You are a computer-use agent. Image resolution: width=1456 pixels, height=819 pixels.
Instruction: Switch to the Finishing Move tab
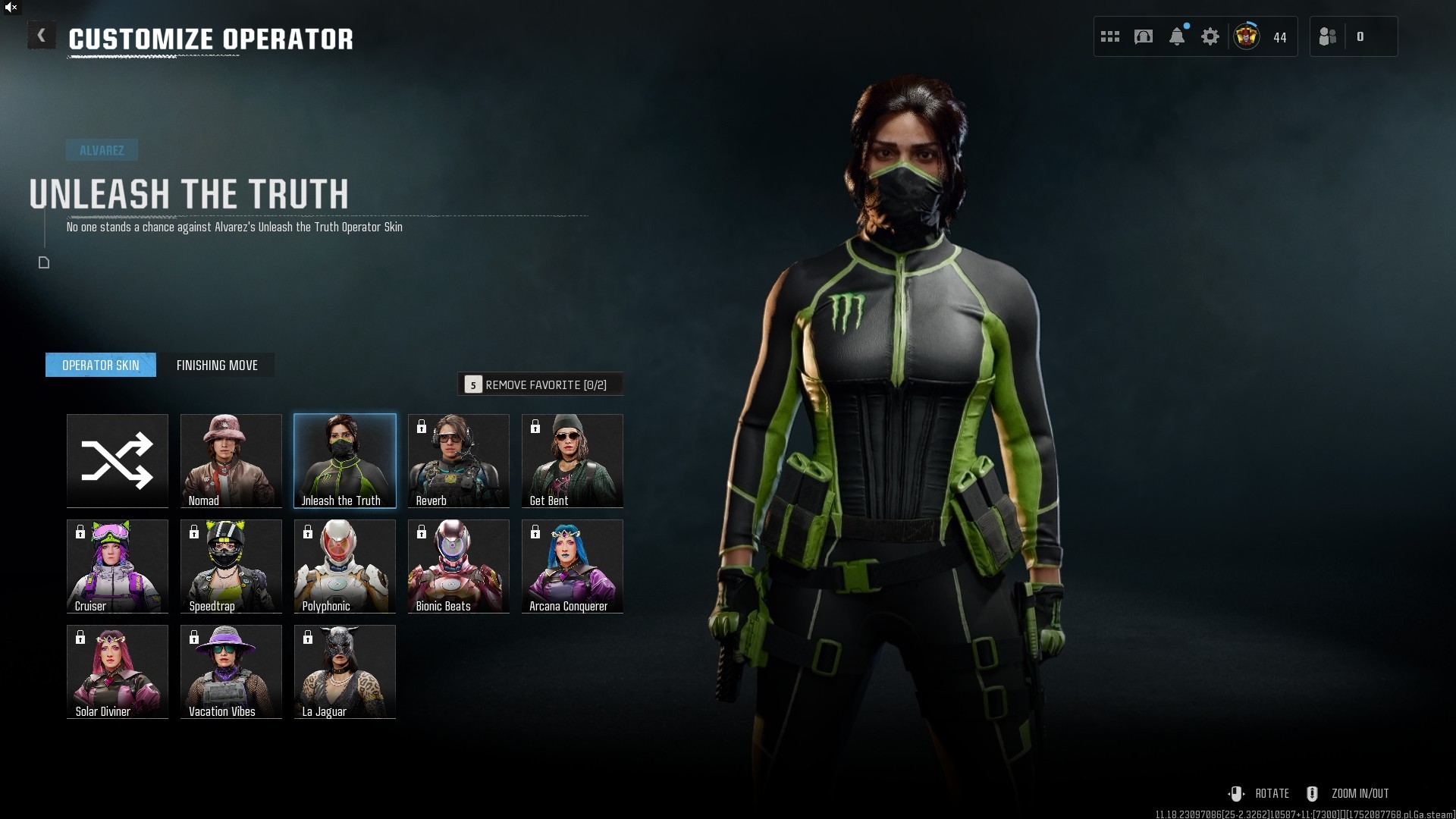tap(217, 366)
